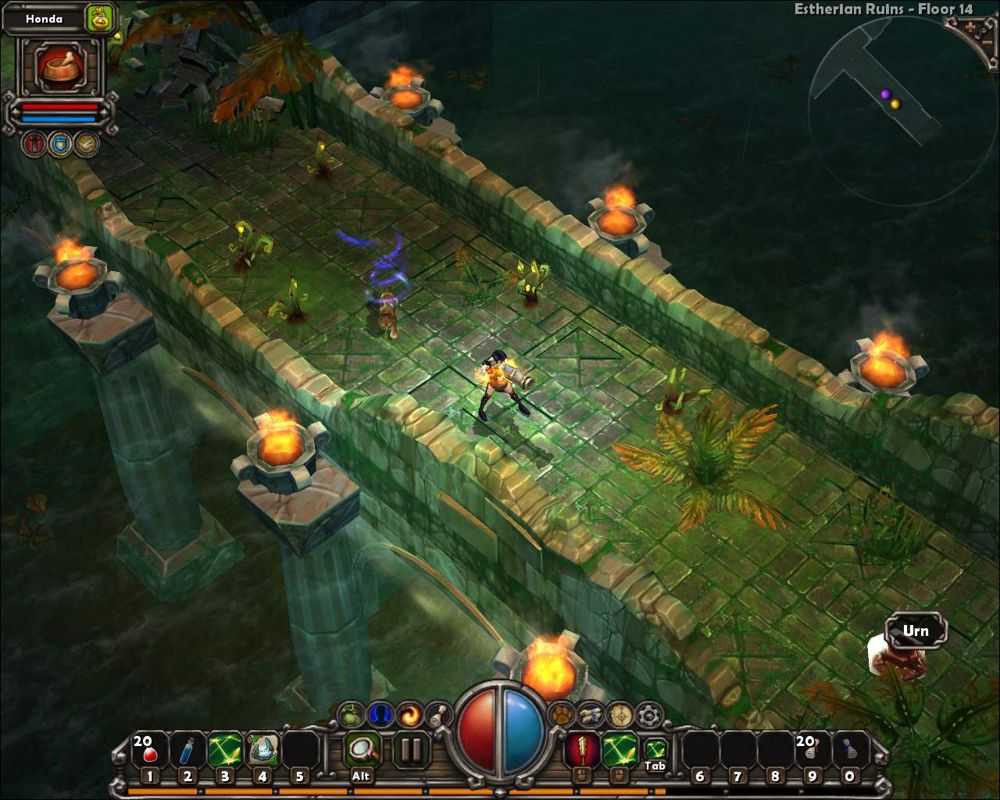Open the pet panel with the paw icon
The image size is (1000, 800).
(x=561, y=714)
